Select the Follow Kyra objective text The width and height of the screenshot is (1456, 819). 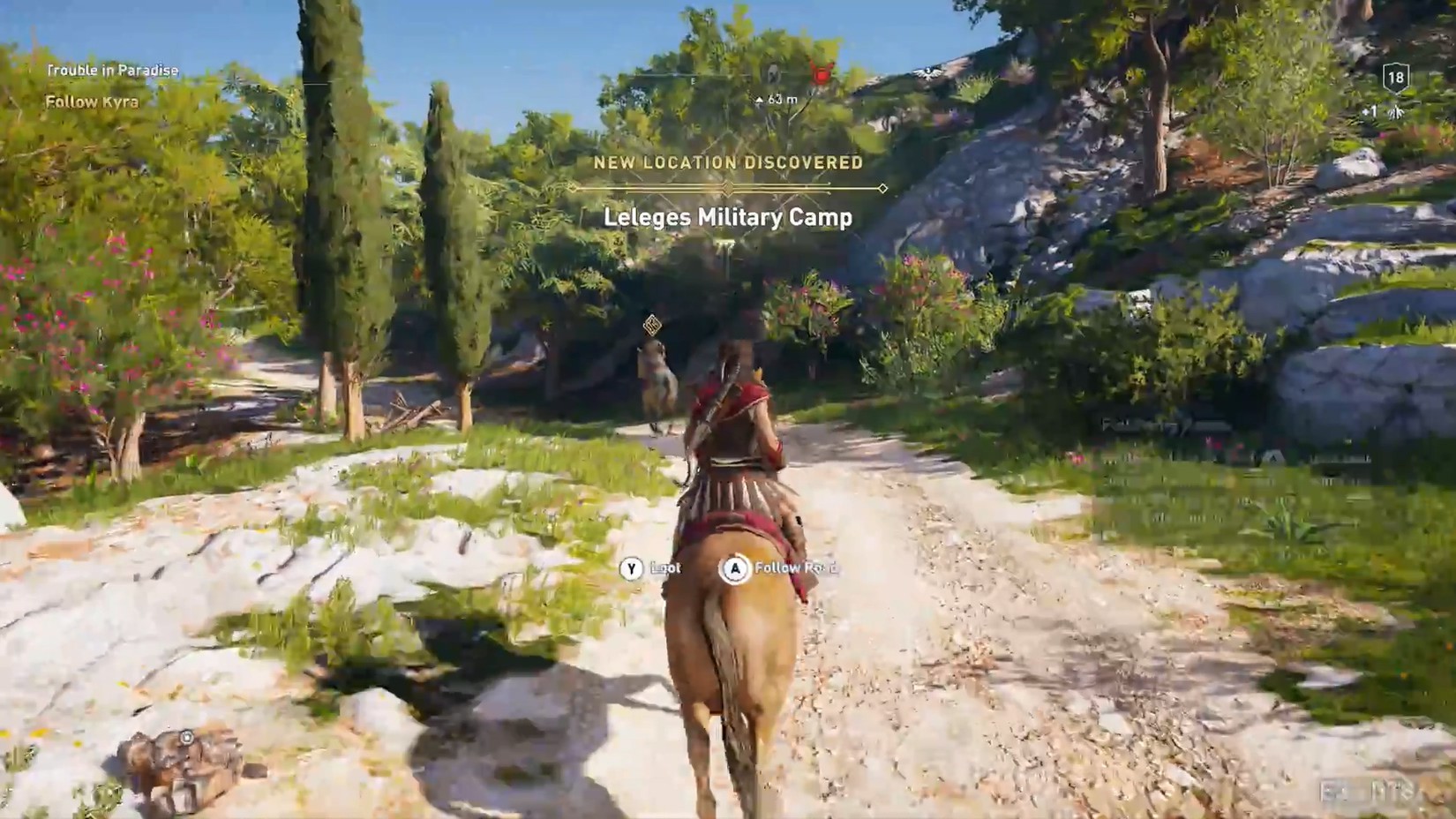point(92,101)
